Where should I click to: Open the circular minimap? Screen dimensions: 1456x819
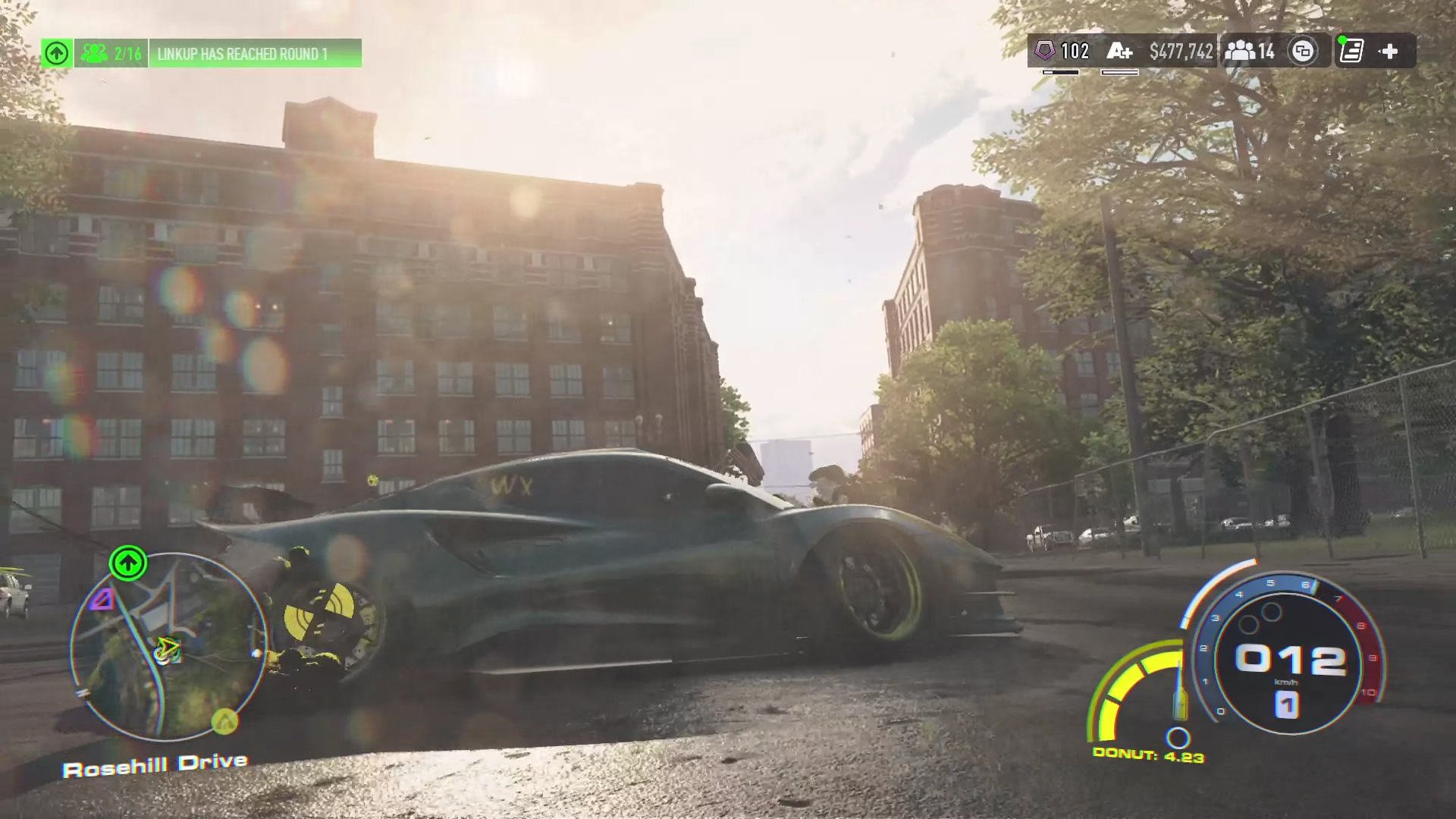pyautogui.click(x=168, y=646)
